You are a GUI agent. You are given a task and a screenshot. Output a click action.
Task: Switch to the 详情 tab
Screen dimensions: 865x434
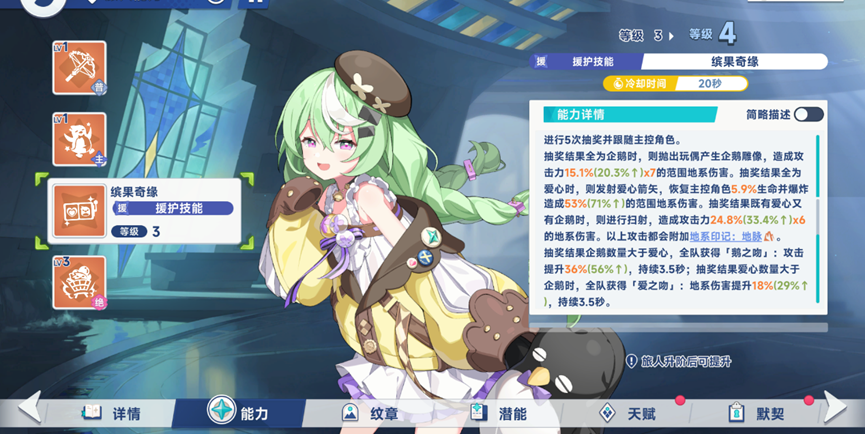[112, 412]
